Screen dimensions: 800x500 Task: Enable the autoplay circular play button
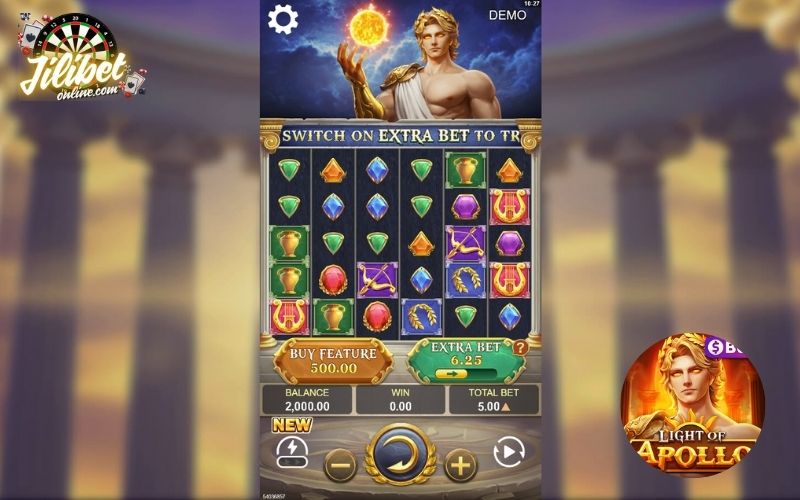[510, 454]
